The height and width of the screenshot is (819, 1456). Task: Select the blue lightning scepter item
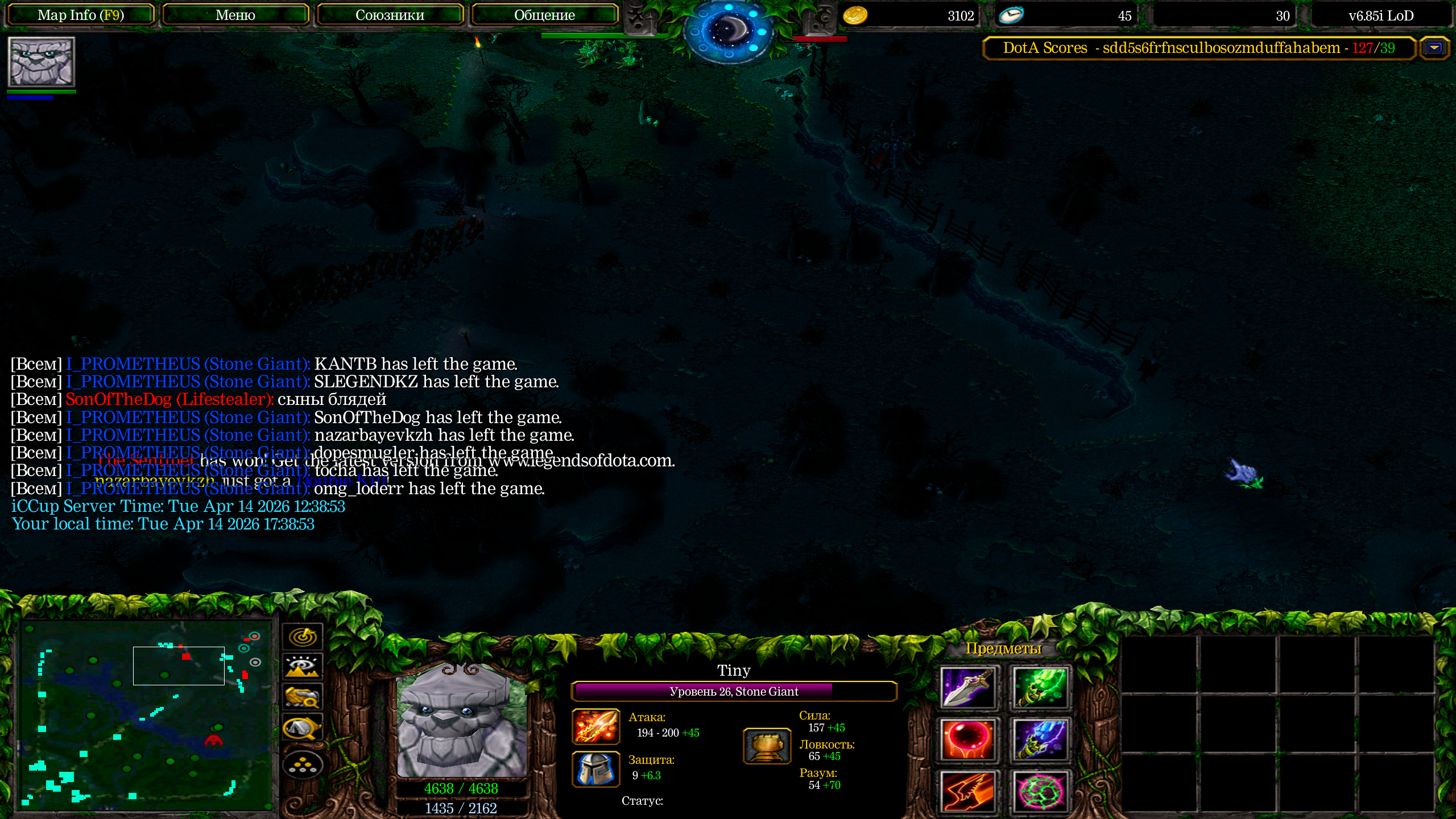(x=1040, y=740)
